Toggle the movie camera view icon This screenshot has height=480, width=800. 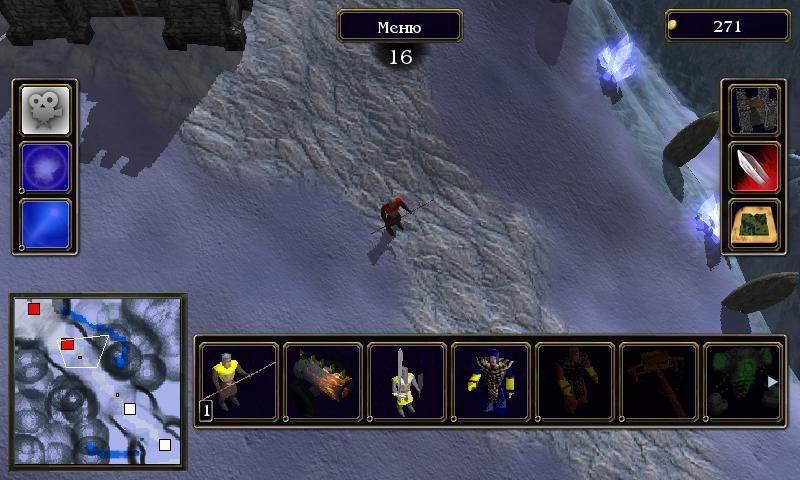coord(46,109)
